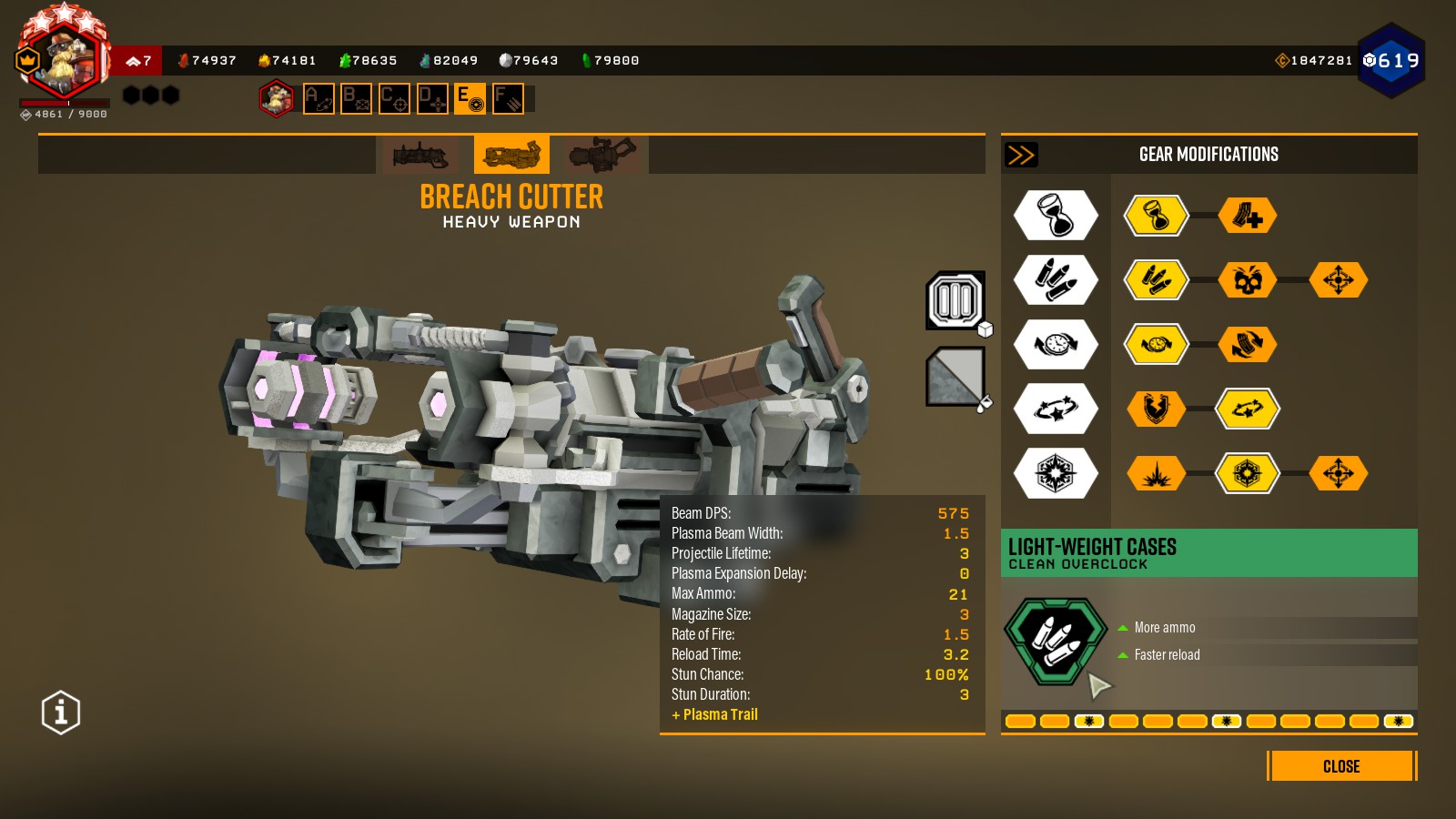Choose the grenade launcher weapon tab
The height and width of the screenshot is (819, 1456).
[420, 156]
